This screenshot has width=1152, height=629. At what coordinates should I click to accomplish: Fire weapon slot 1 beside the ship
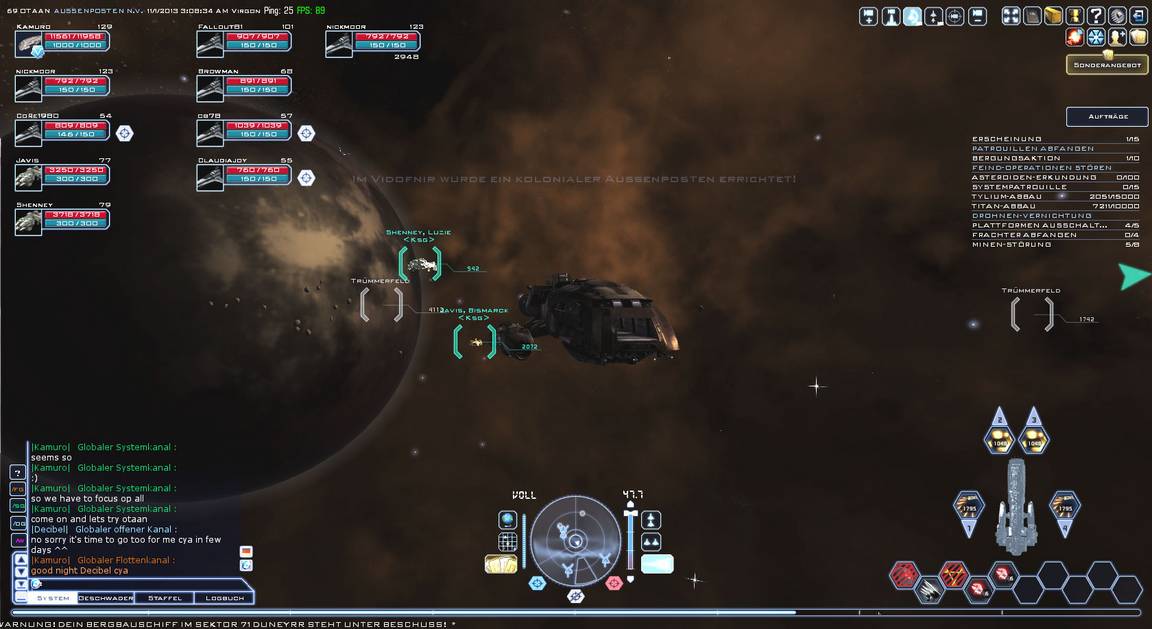(967, 507)
